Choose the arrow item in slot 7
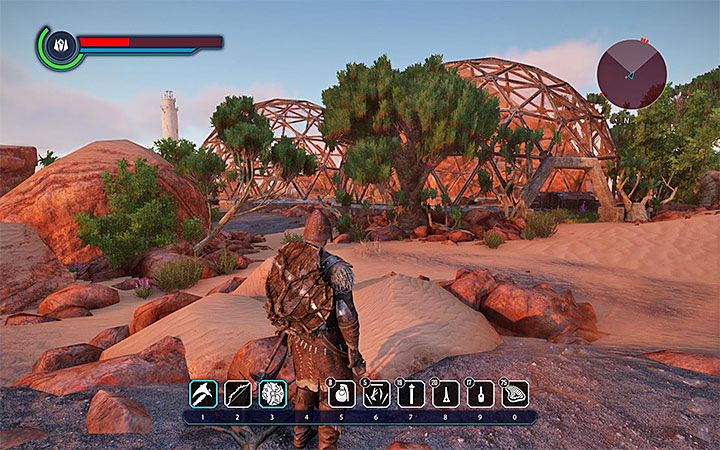This screenshot has width=720, height=450. pyautogui.click(x=411, y=394)
